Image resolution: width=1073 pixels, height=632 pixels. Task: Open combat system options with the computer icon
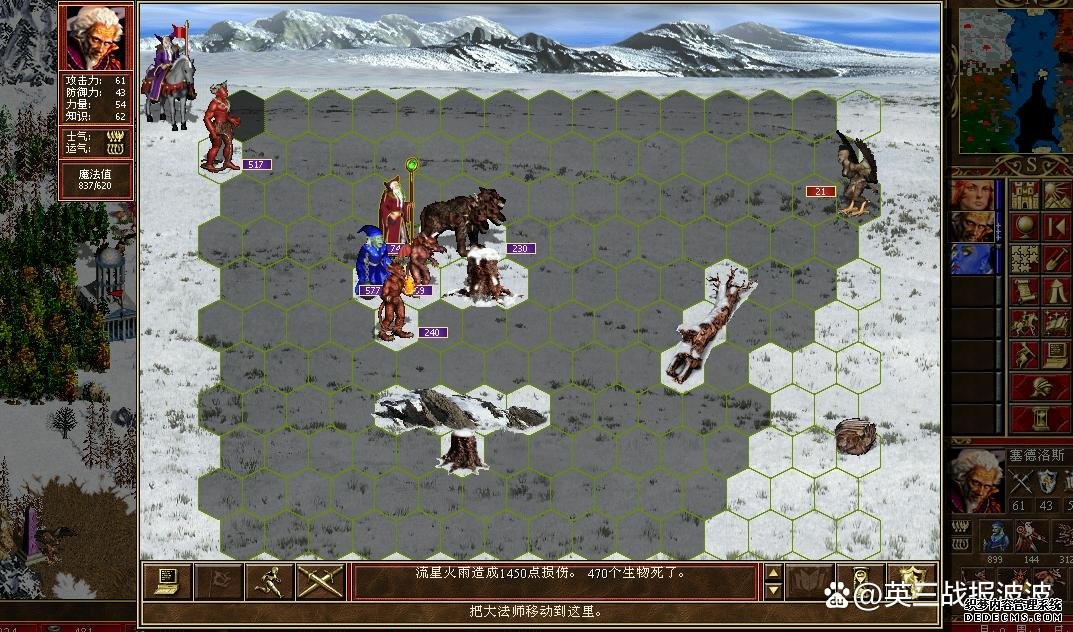(167, 581)
